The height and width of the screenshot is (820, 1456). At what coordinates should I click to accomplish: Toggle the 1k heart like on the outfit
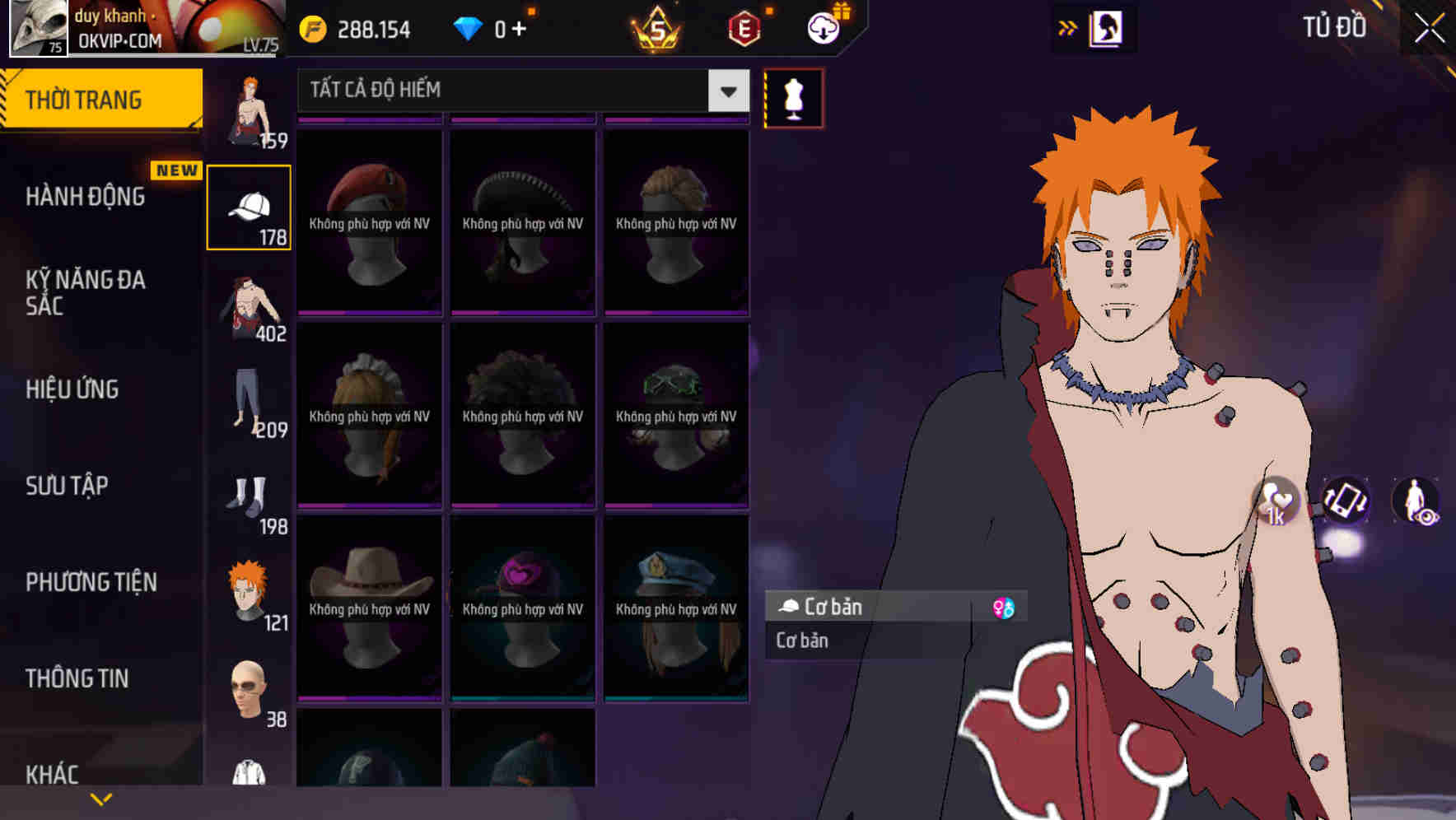pyautogui.click(x=1276, y=502)
